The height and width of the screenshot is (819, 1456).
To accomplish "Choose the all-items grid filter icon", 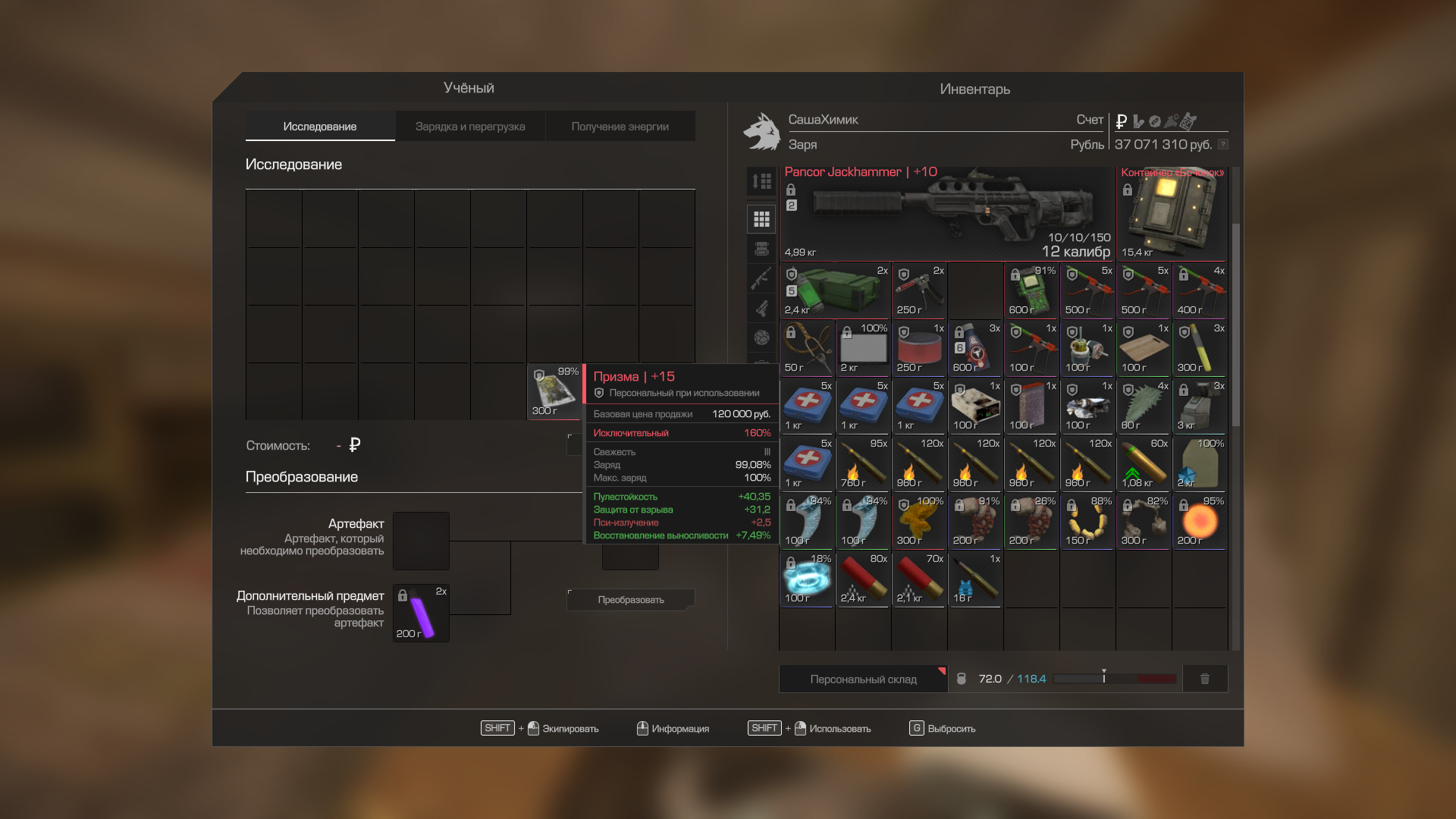I will (x=761, y=219).
